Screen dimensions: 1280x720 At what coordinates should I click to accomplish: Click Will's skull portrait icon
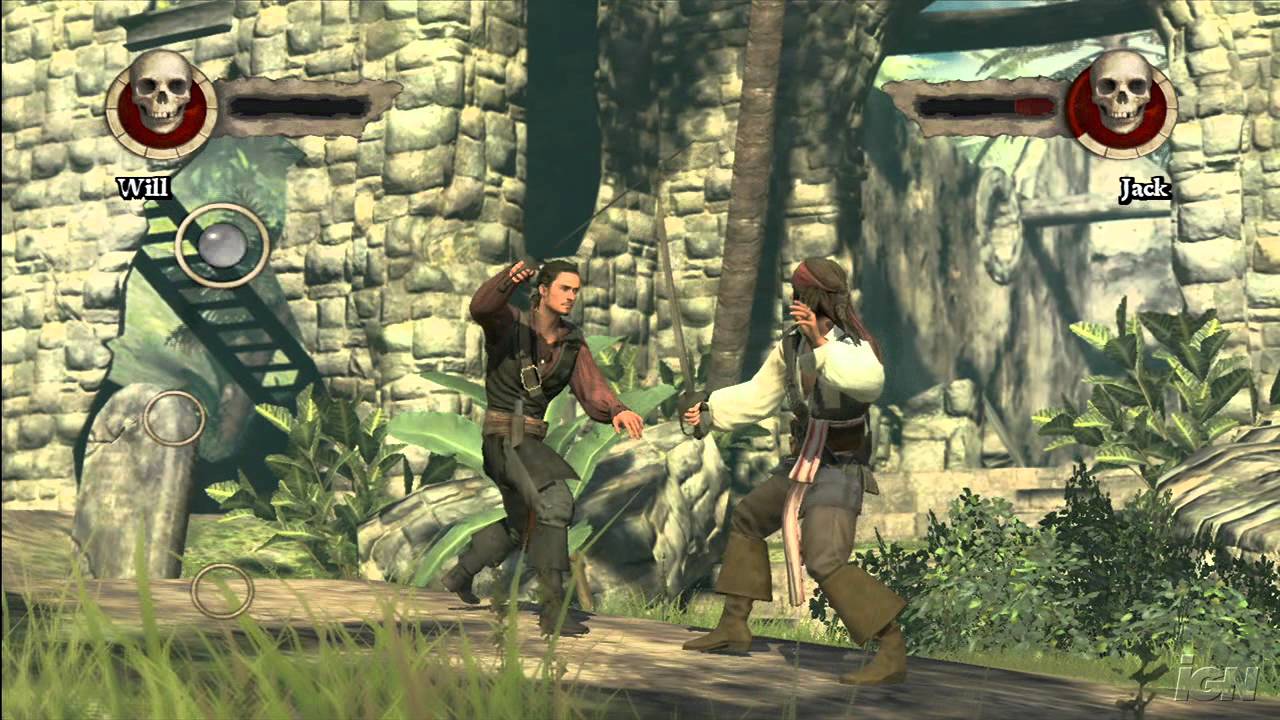160,103
